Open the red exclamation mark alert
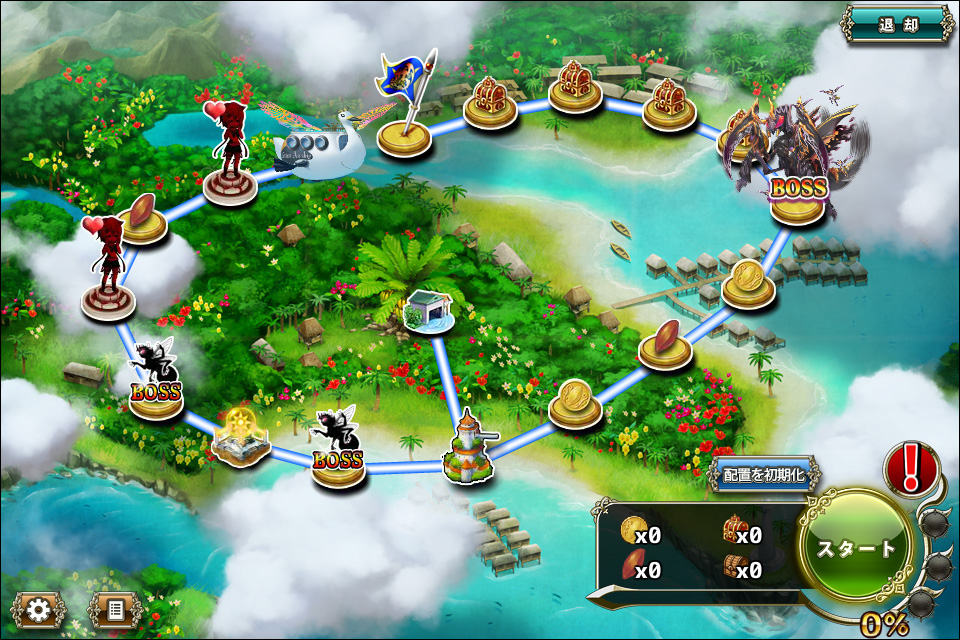Screen dimensions: 960x640 [x=911, y=467]
